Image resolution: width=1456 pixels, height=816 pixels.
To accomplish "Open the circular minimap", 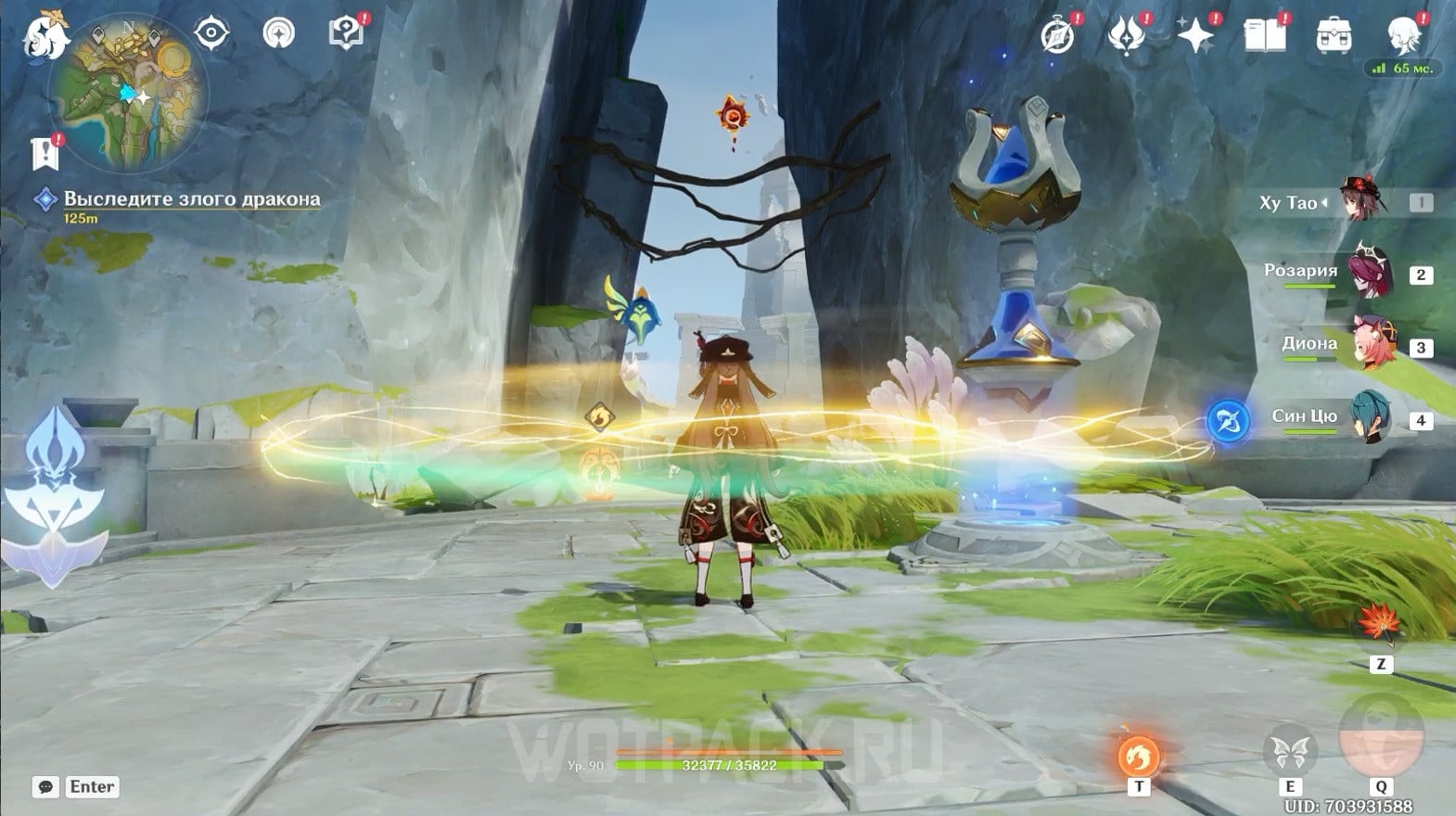I will coord(128,95).
